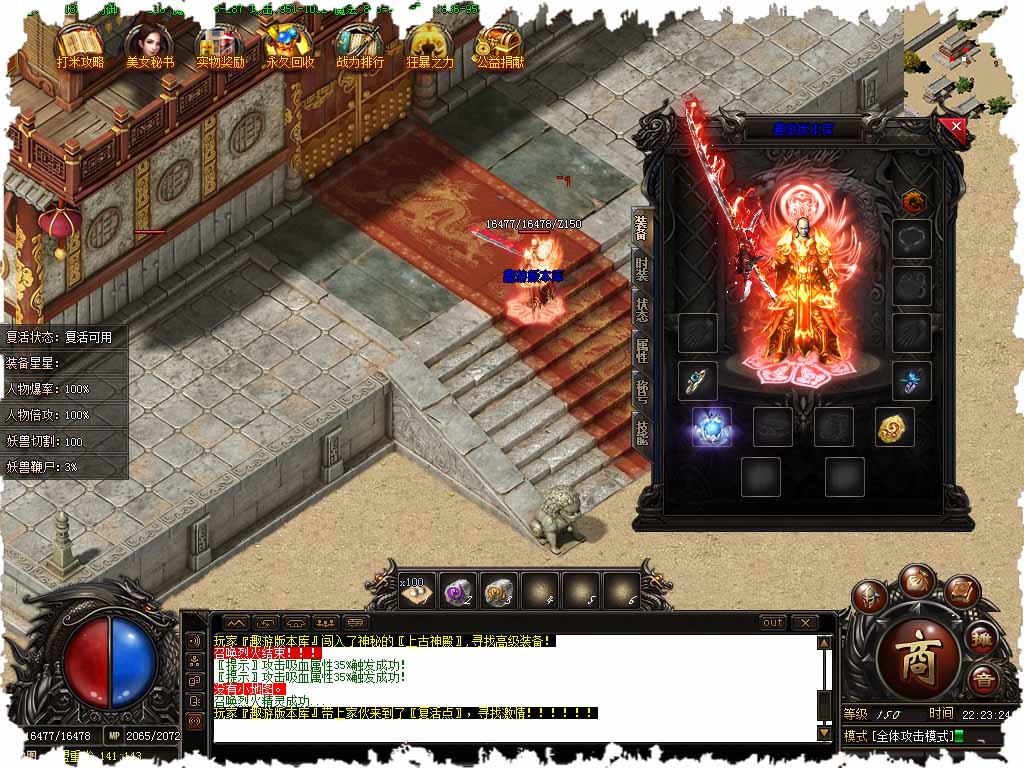
Task: Open the 实物奖励 rewards icon
Action: pyautogui.click(x=220, y=46)
